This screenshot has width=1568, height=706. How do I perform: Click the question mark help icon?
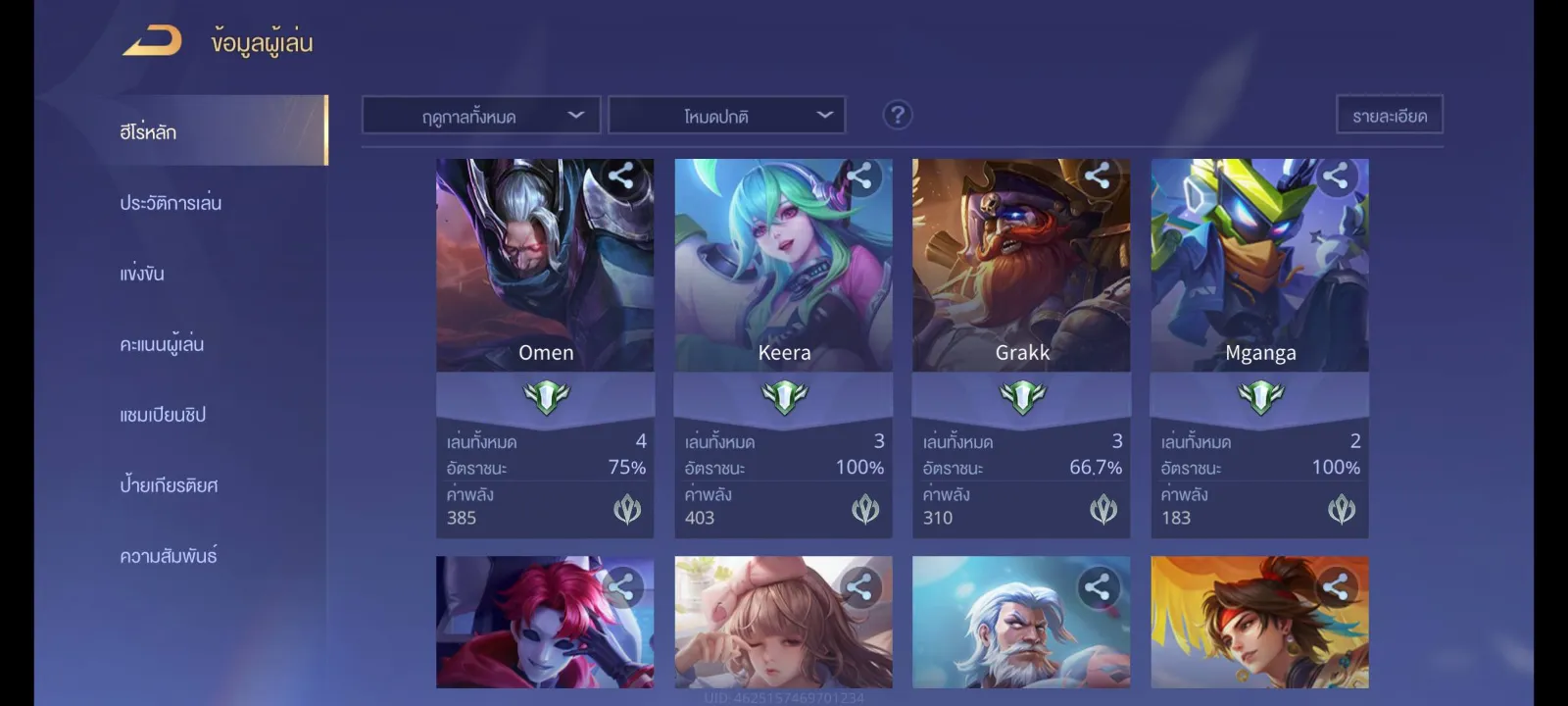897,116
